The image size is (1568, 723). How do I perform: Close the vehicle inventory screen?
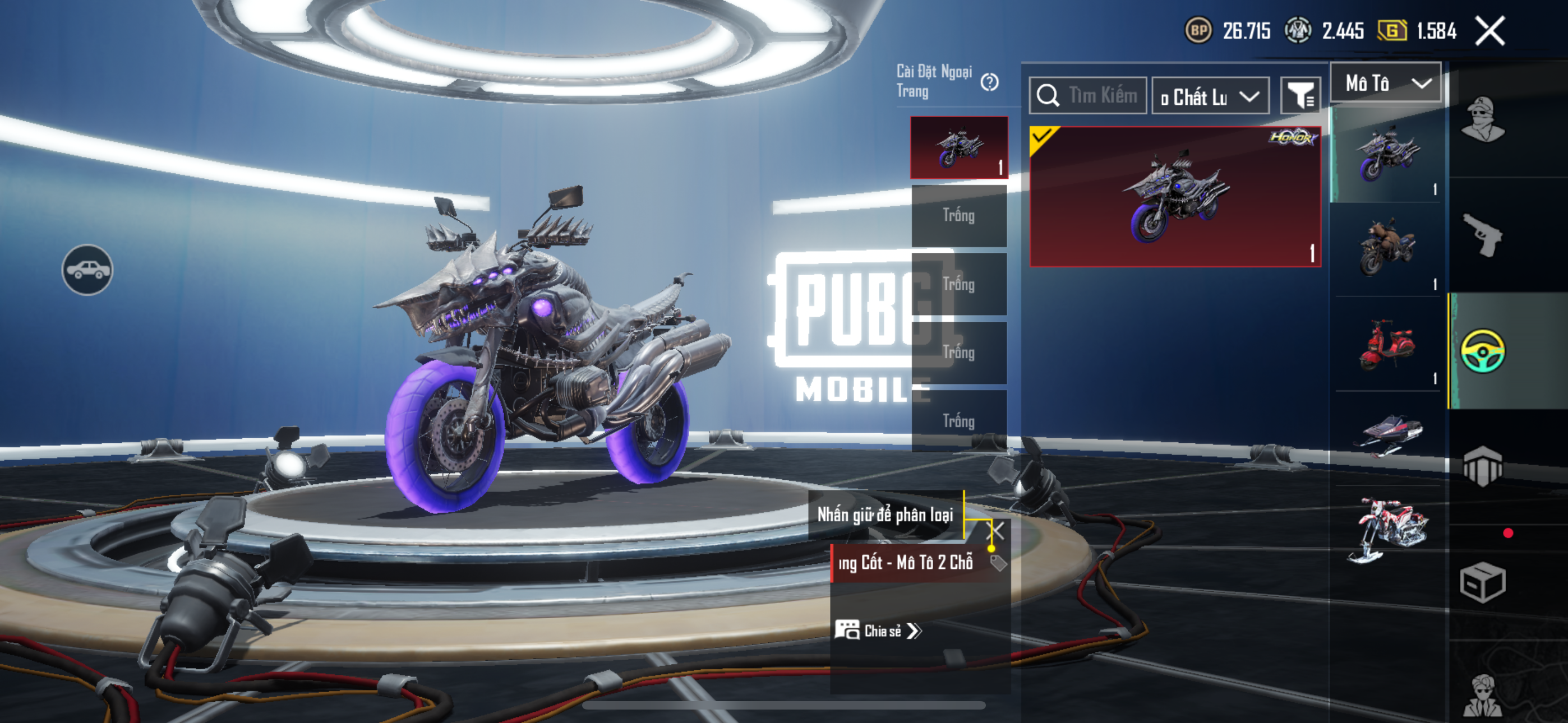[1489, 31]
